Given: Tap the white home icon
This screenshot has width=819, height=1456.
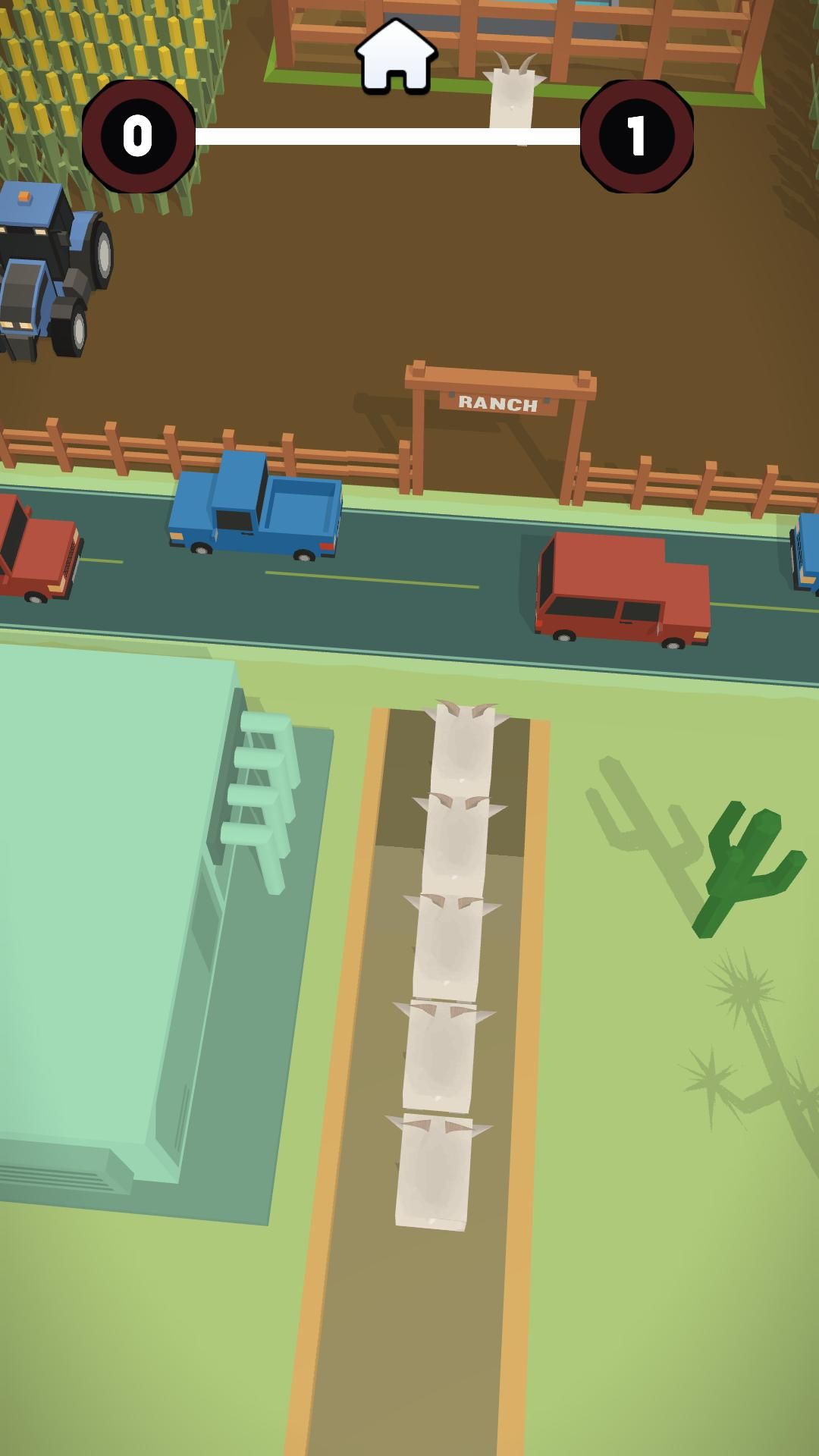Looking at the screenshot, I should pyautogui.click(x=396, y=56).
